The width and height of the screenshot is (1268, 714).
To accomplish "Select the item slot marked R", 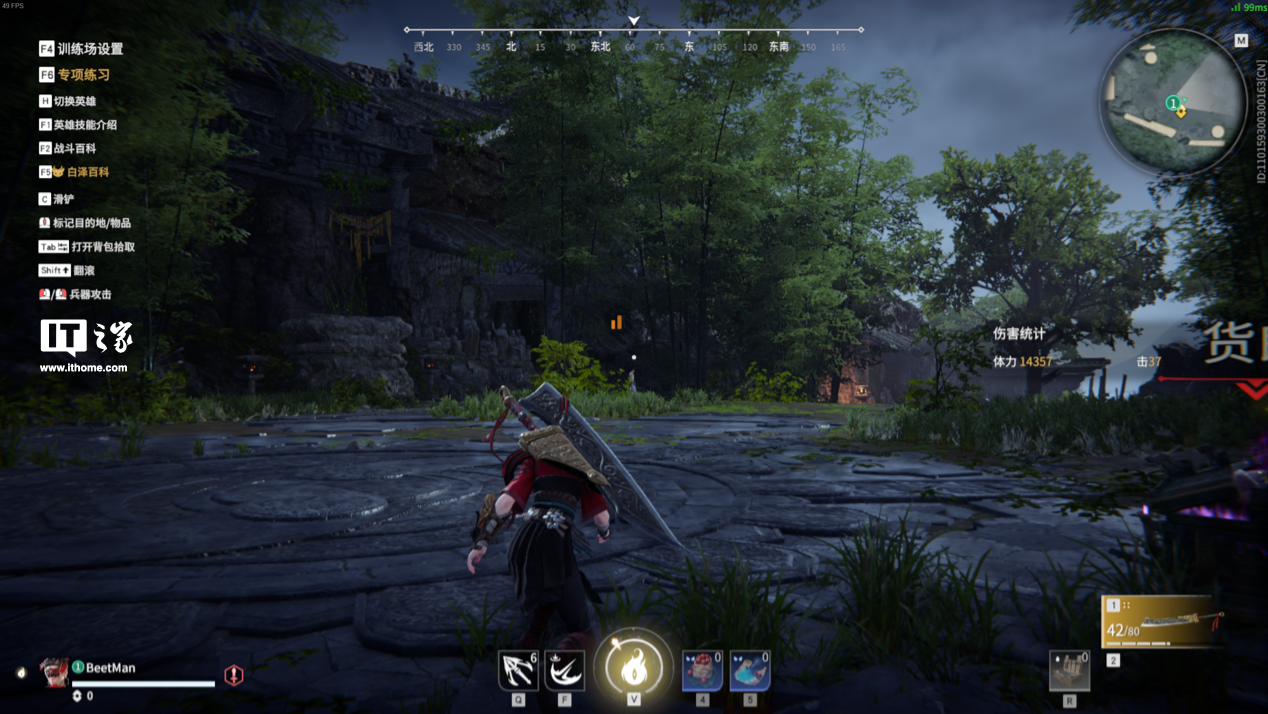I will (x=1069, y=671).
